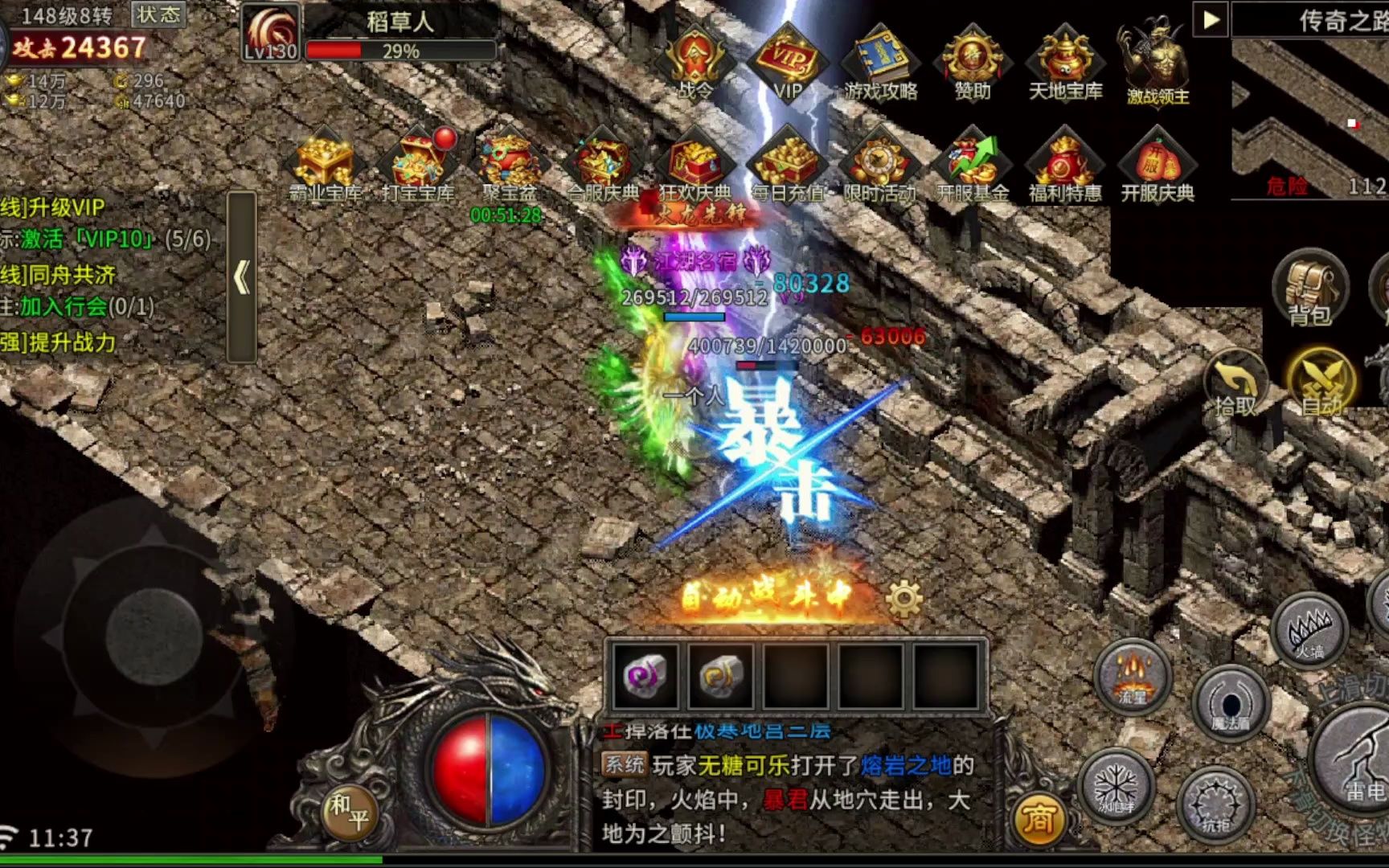Viewport: 1389px width, 868px height.
Task: Open the 激战领主 boss menu
Action: coord(1157,60)
